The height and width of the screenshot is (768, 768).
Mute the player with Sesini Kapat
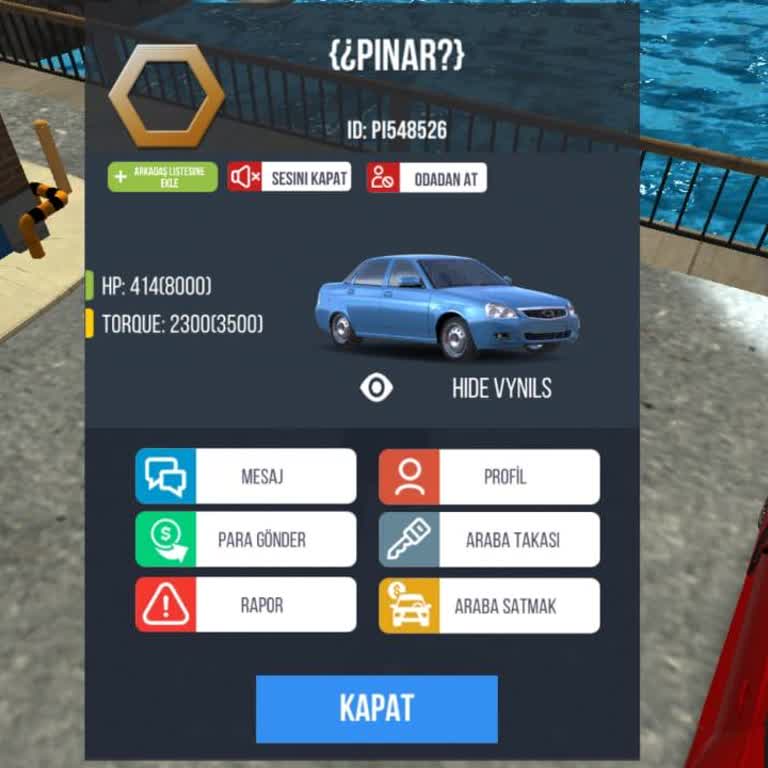[x=289, y=177]
